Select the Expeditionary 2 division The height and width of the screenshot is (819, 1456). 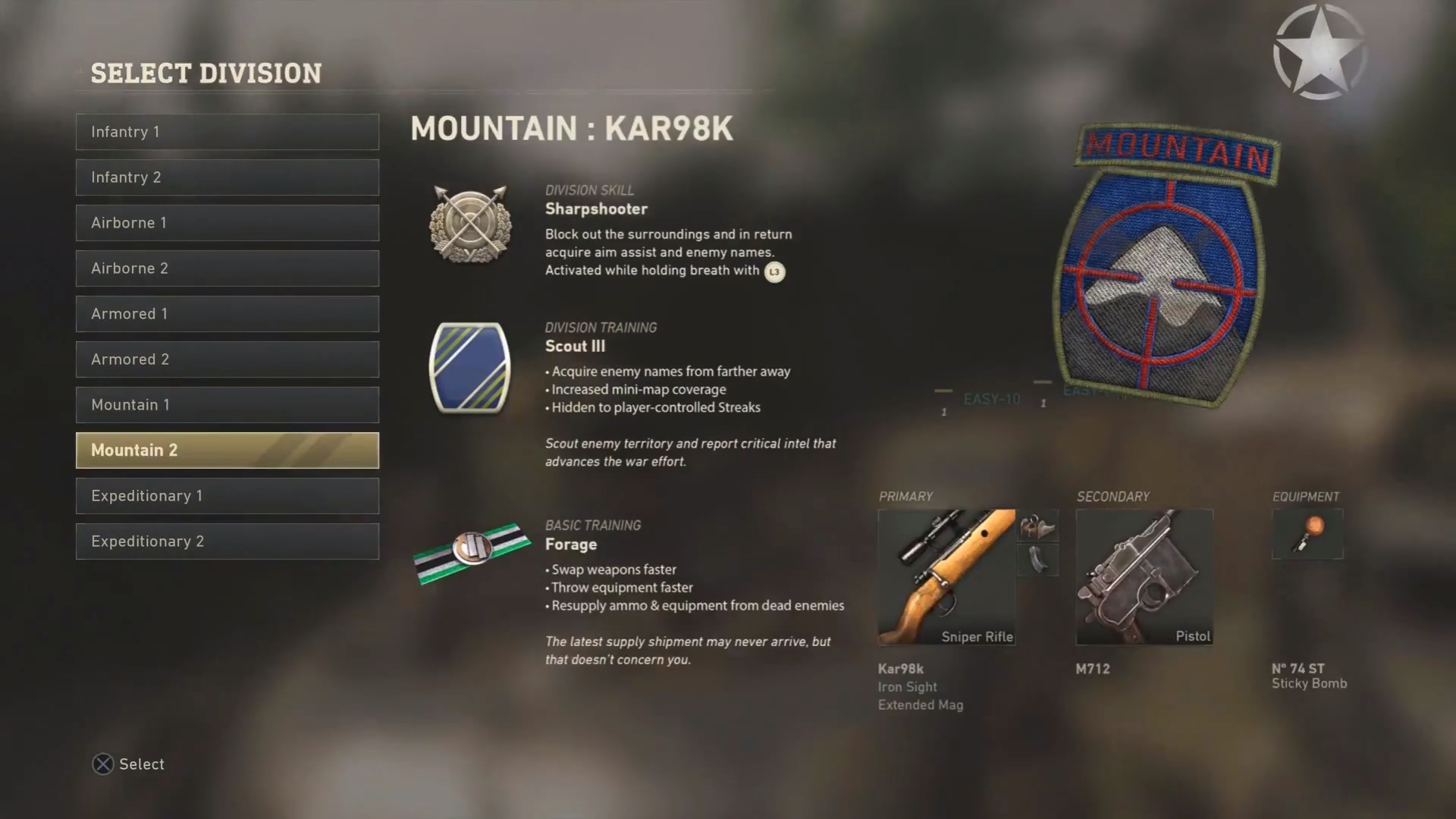click(x=227, y=541)
